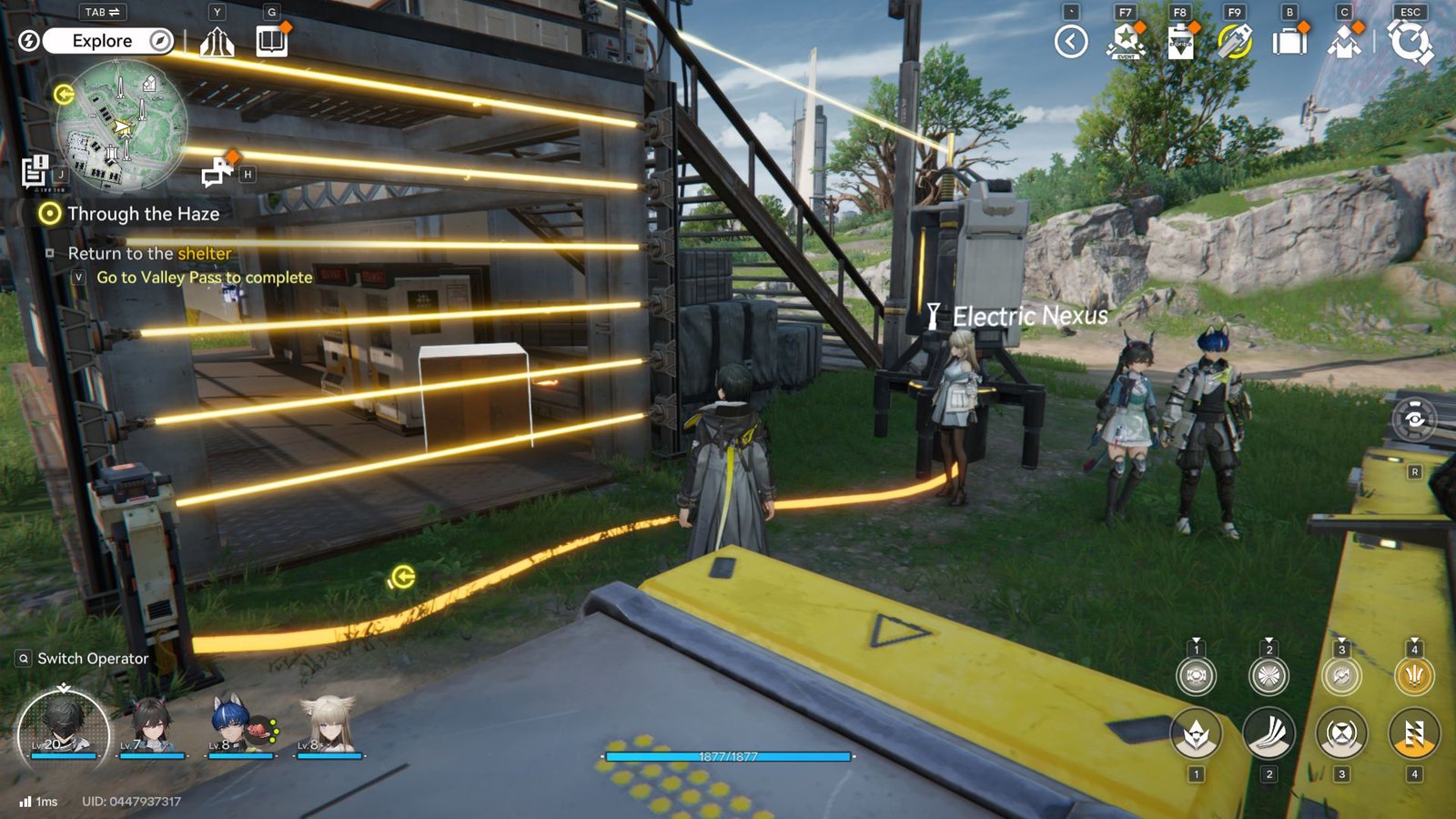Open the yellow-ringed ticket icon
Viewport: 1456px width, 819px height.
pyautogui.click(x=1235, y=41)
